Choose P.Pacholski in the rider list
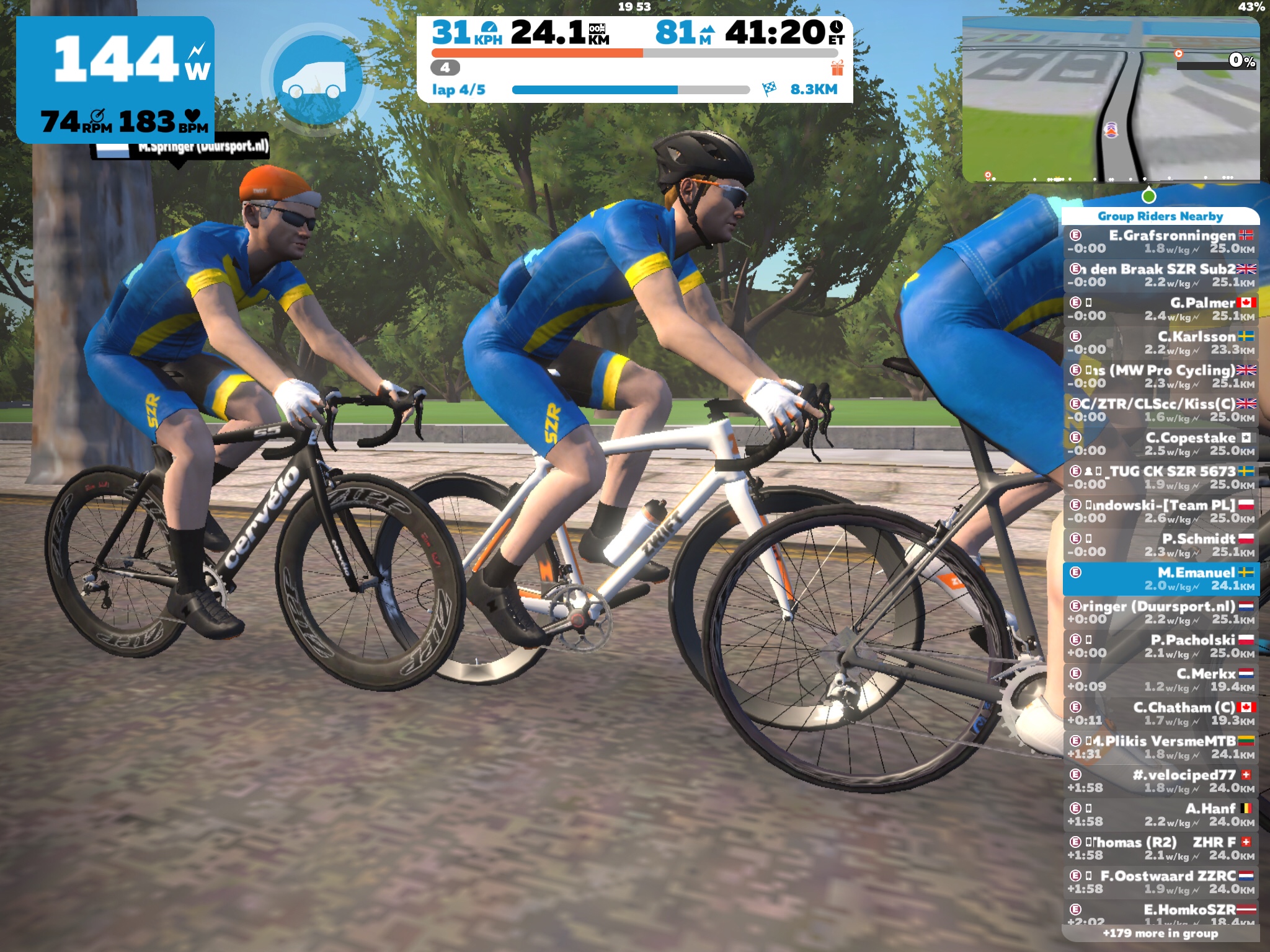Viewport: 1270px width, 952px height. [x=1161, y=646]
